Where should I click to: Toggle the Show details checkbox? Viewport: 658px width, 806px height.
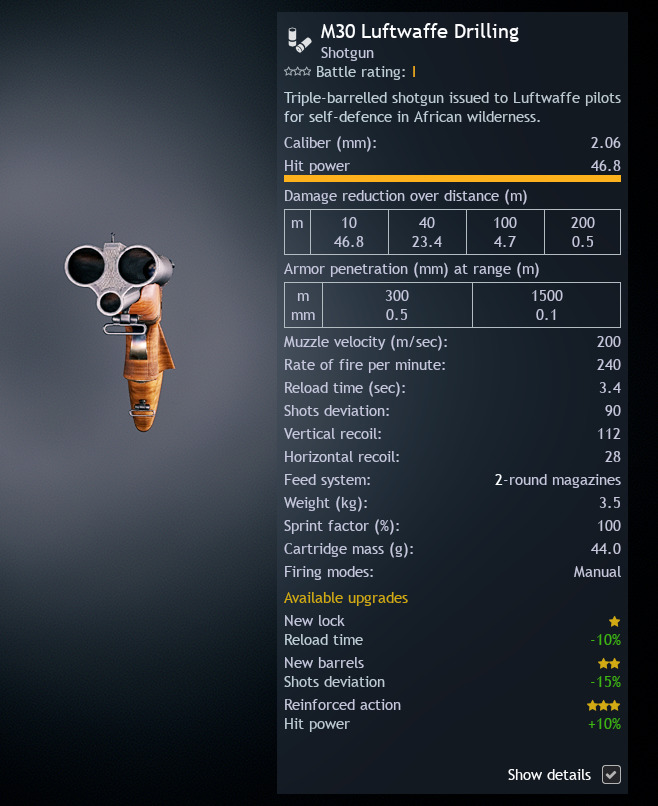click(611, 775)
